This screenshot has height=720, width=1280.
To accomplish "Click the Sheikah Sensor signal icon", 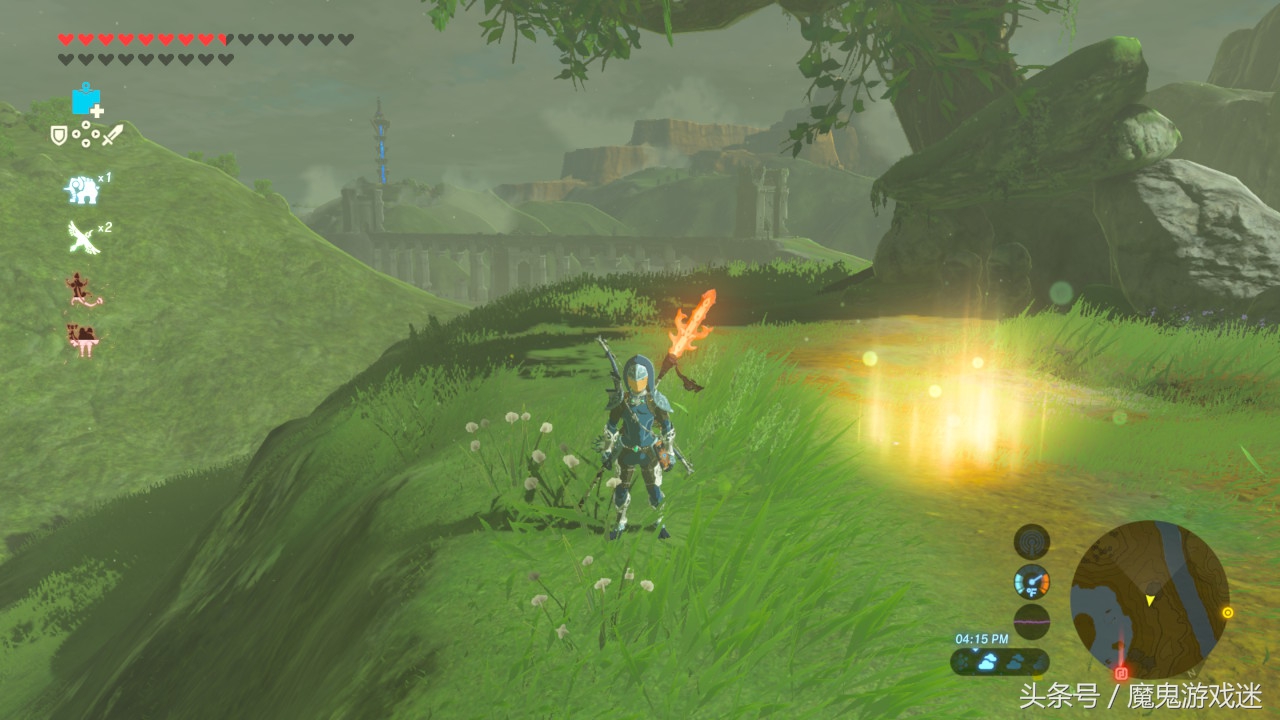I will [1032, 542].
